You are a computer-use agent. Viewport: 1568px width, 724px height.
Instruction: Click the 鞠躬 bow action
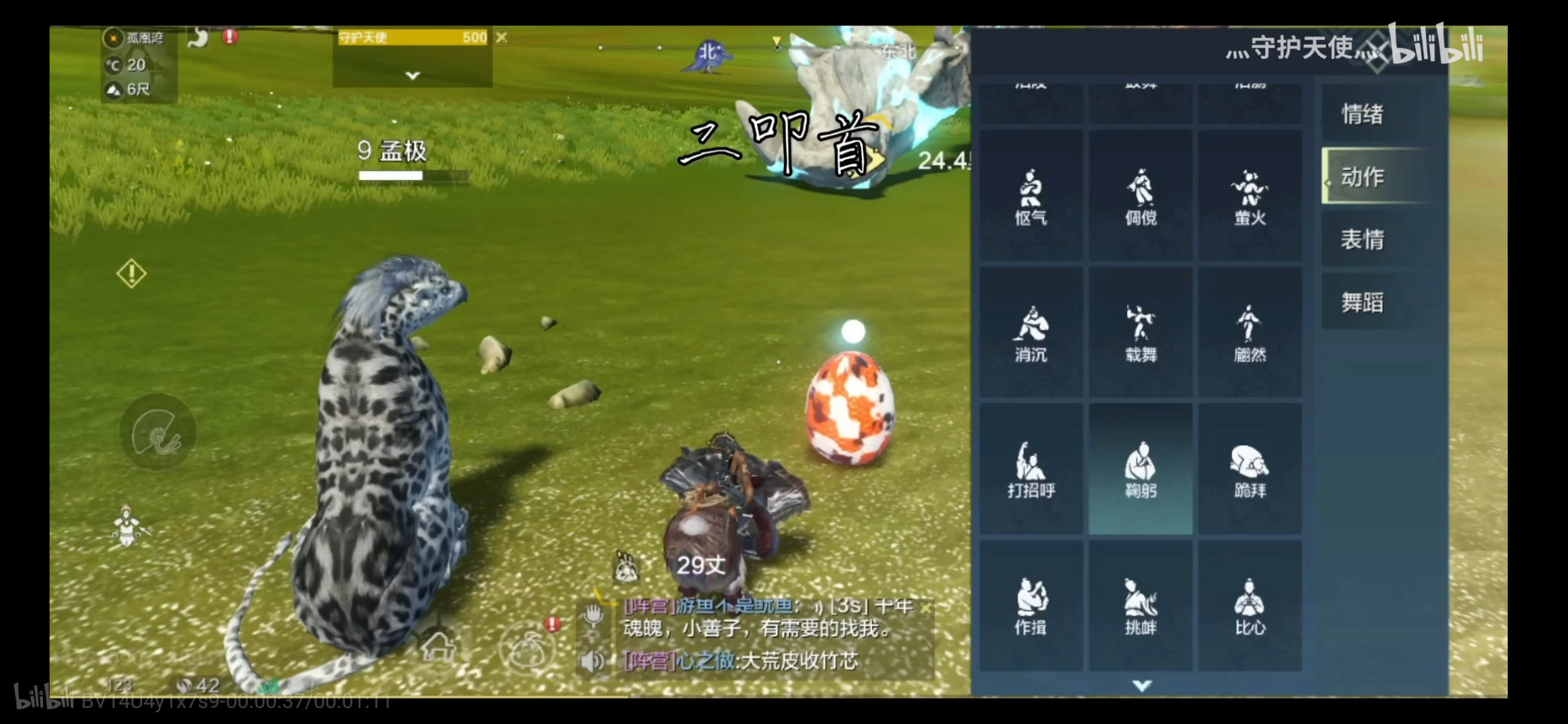click(1140, 469)
